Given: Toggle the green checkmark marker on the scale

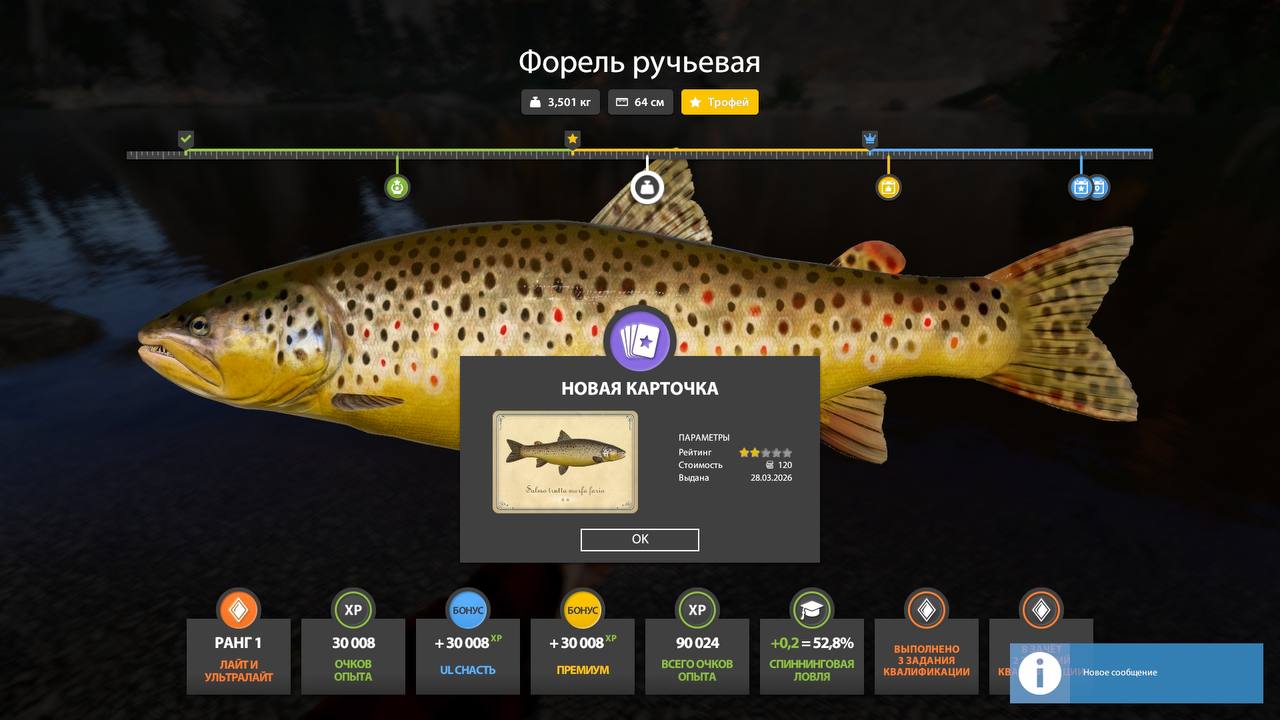Looking at the screenshot, I should click(185, 139).
